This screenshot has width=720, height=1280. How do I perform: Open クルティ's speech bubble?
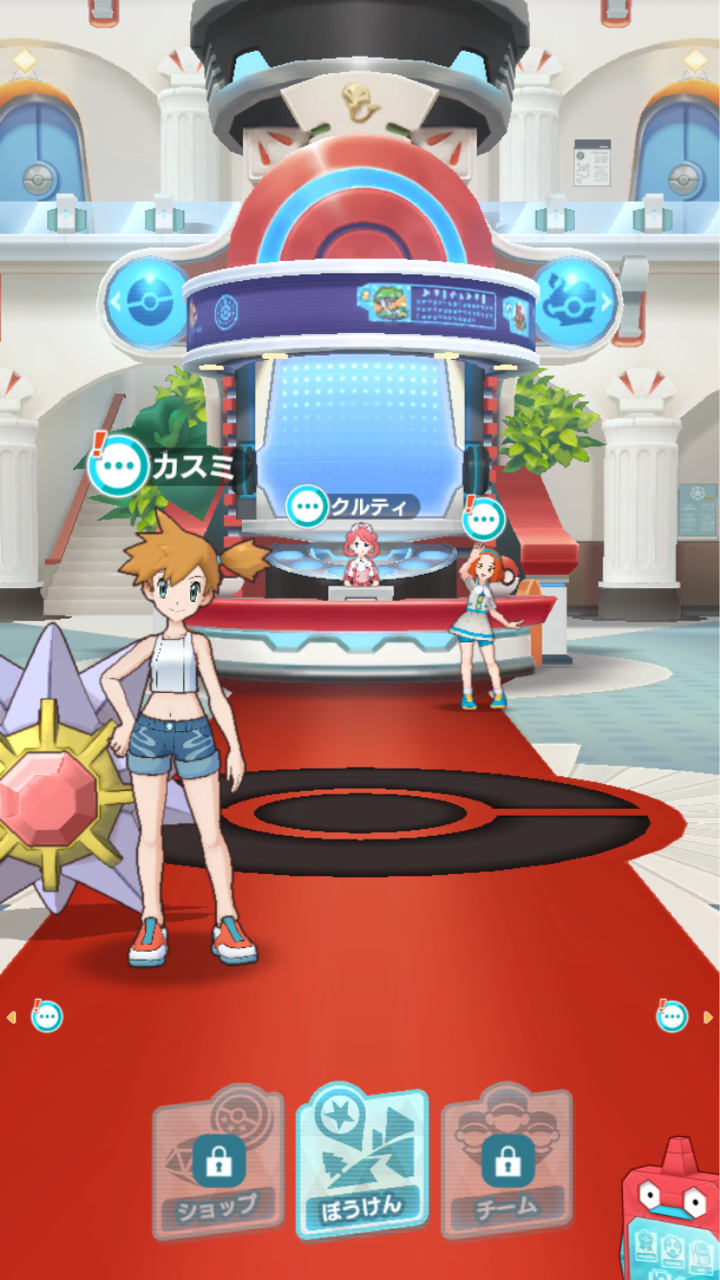[307, 506]
